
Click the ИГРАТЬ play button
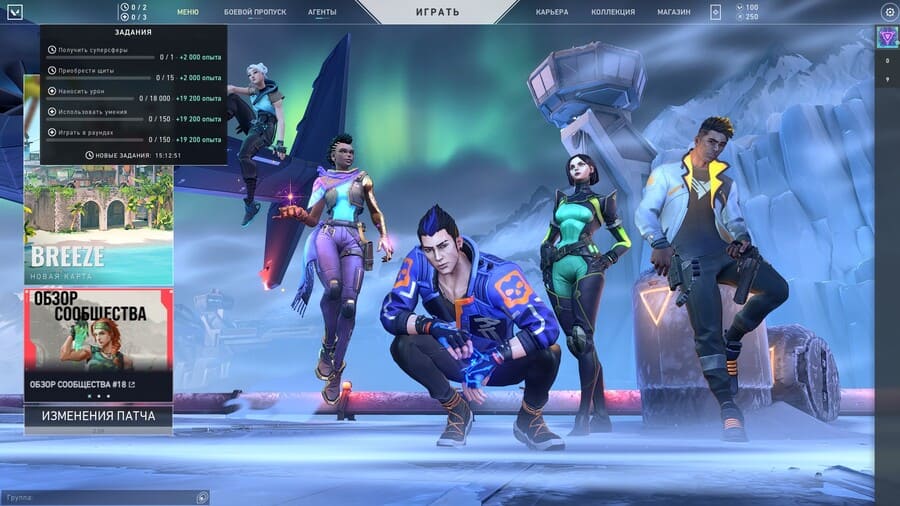point(437,12)
